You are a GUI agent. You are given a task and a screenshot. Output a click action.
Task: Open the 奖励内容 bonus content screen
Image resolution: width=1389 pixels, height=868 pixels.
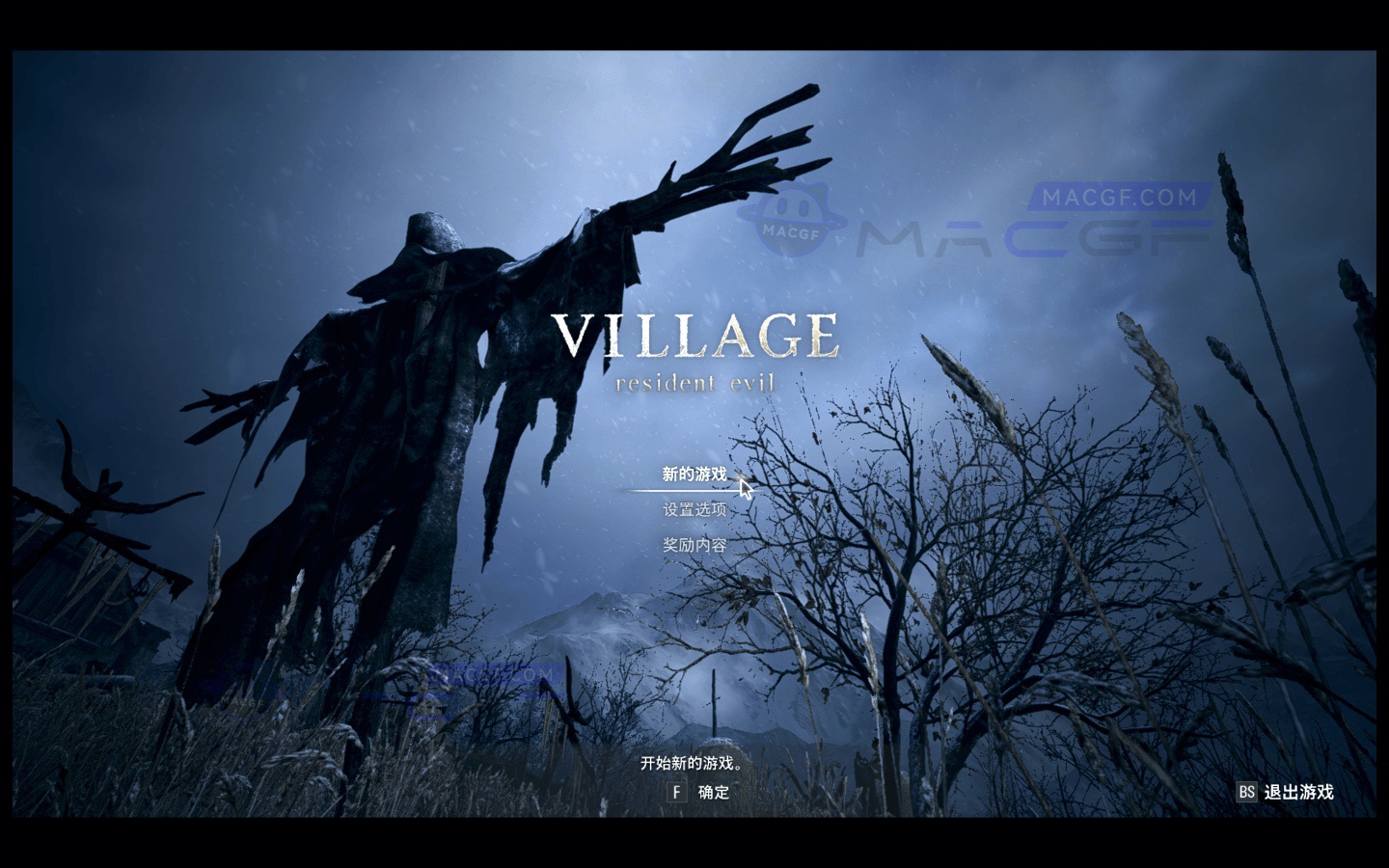tap(694, 544)
